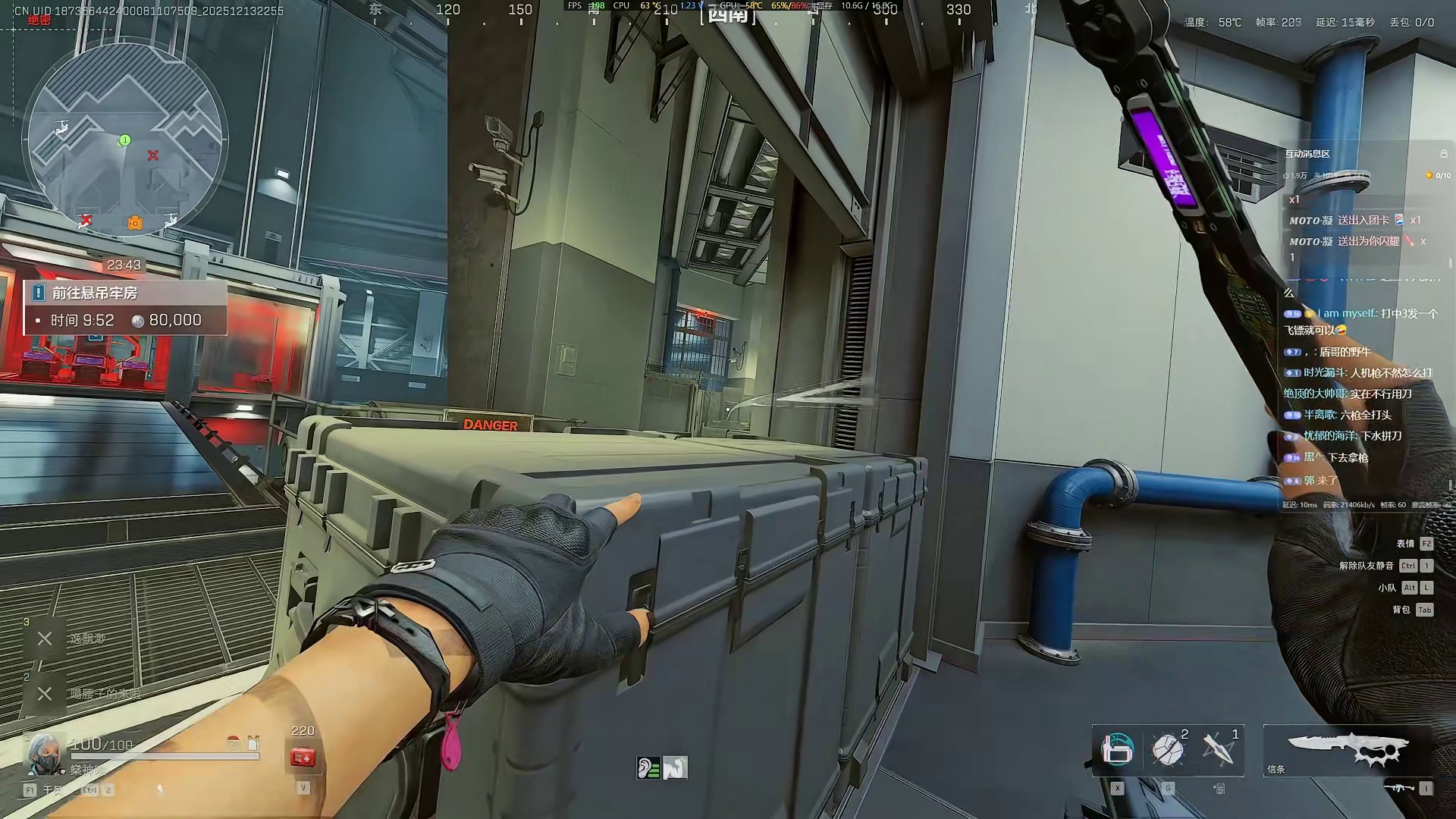Image resolution: width=1456 pixels, height=819 pixels.
Task: Select the masked operator portrait
Action: [x=43, y=752]
